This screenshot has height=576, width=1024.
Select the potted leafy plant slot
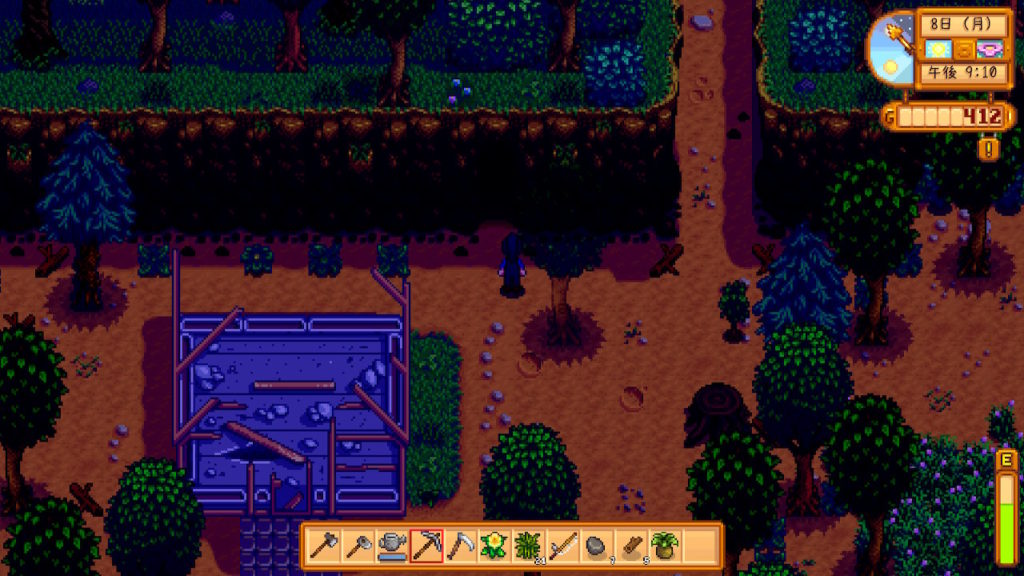664,546
